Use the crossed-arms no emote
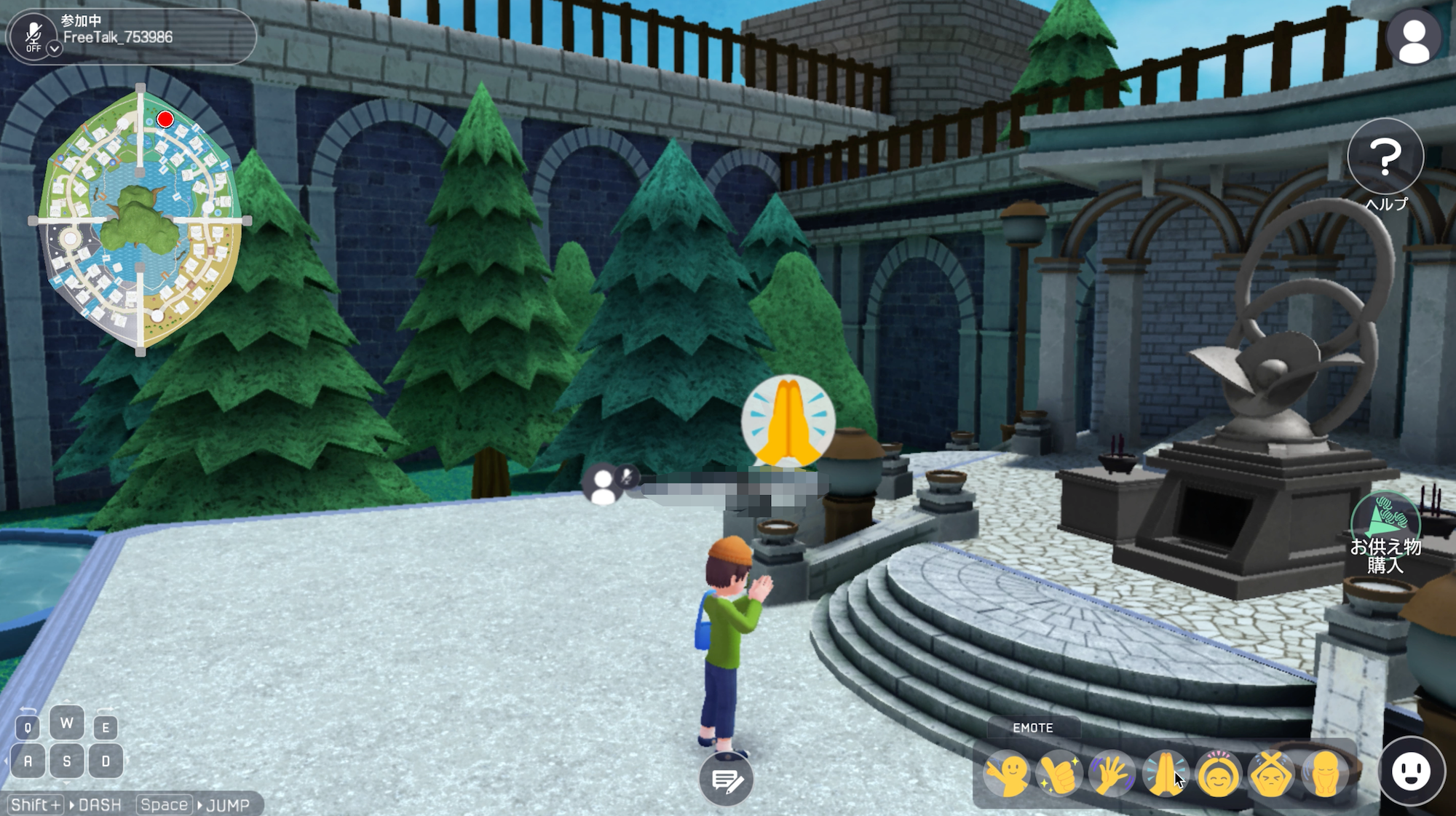The width and height of the screenshot is (1456, 816). tap(1271, 774)
